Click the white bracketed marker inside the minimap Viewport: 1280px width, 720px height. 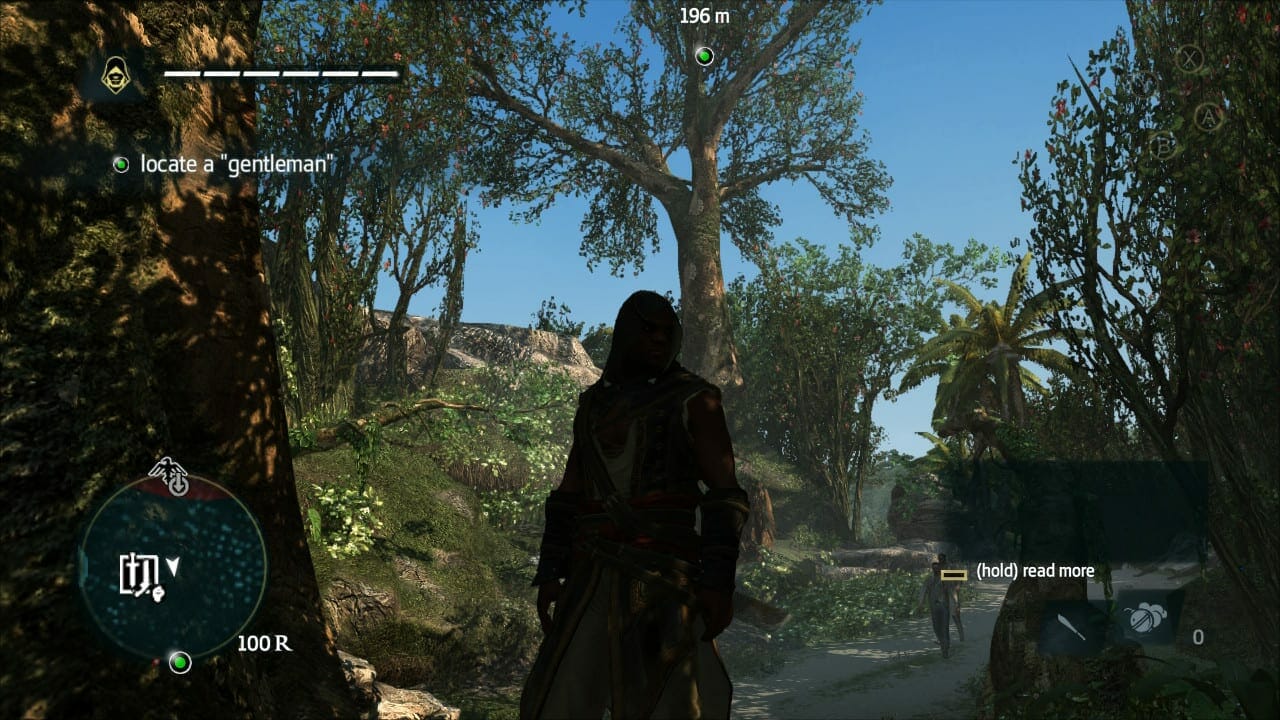click(139, 572)
